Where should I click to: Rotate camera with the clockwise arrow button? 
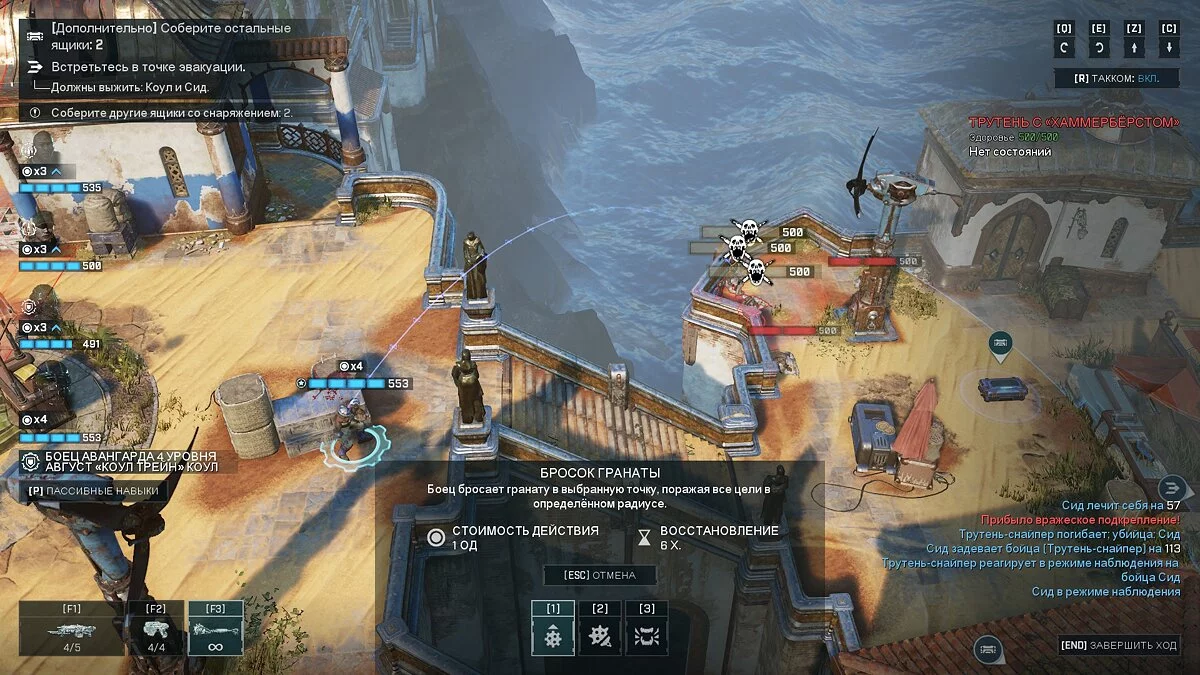coord(1099,47)
